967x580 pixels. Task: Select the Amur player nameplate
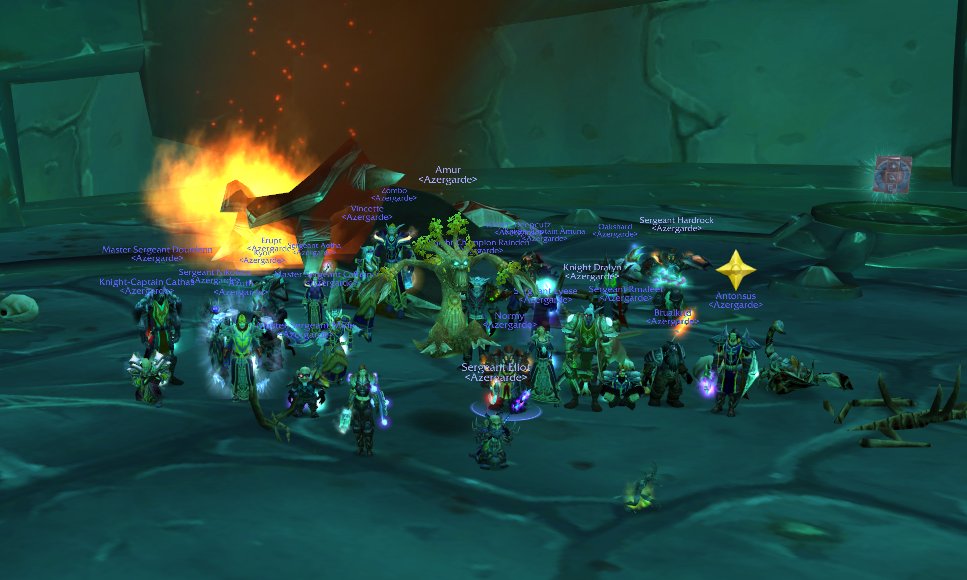click(447, 170)
